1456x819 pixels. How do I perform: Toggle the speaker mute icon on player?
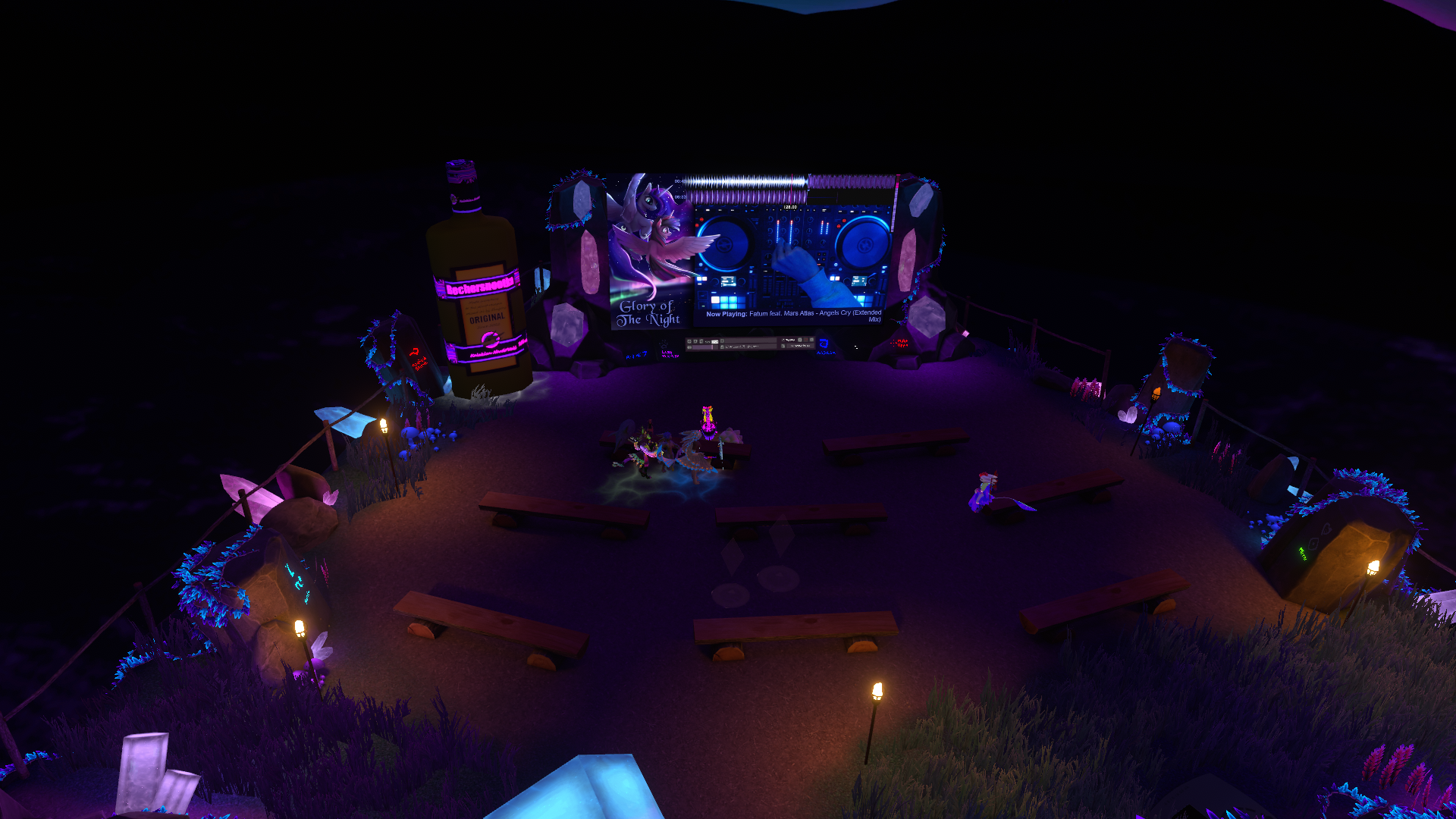coord(689,347)
